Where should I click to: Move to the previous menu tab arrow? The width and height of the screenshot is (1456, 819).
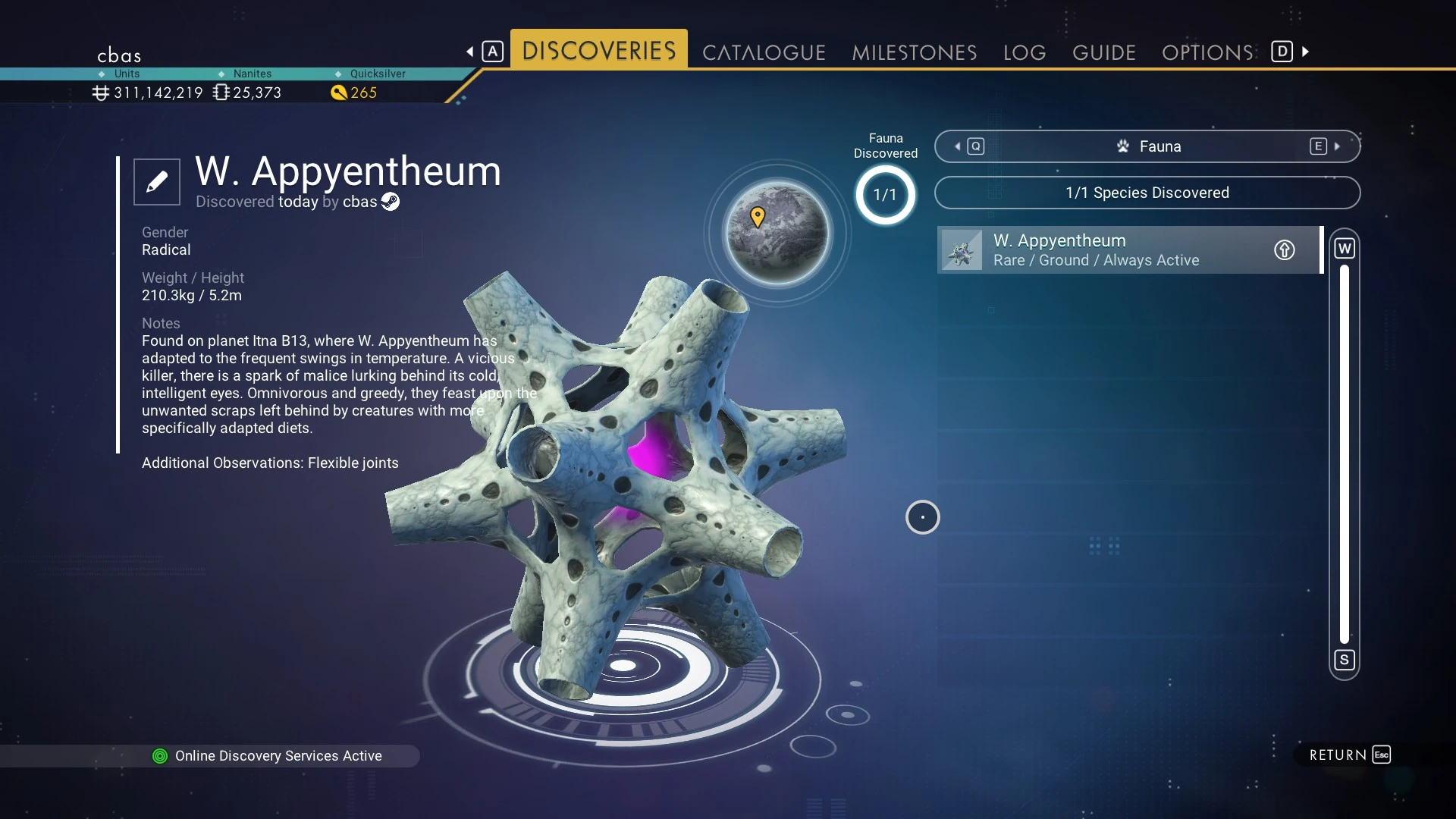coord(470,52)
